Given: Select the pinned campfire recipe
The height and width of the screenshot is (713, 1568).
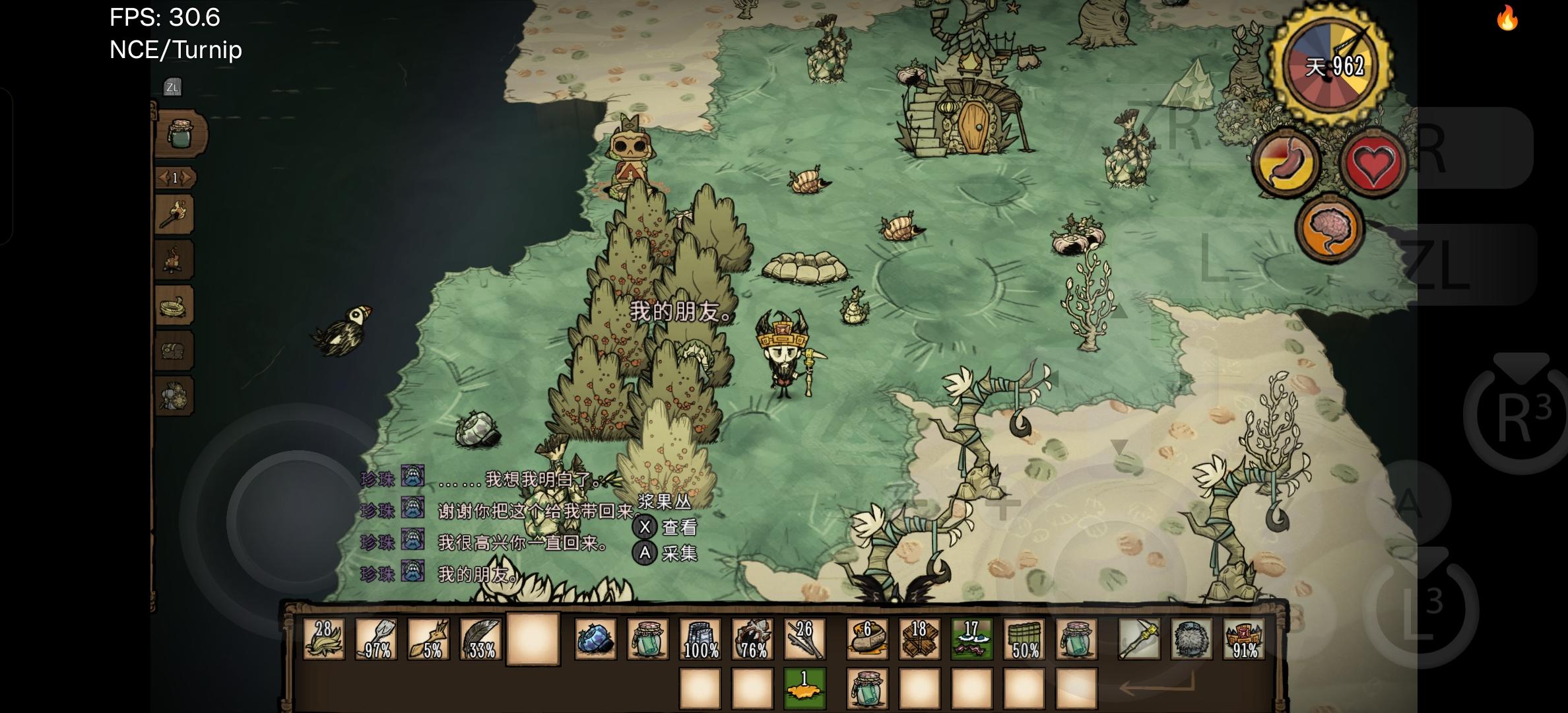Looking at the screenshot, I should point(175,259).
